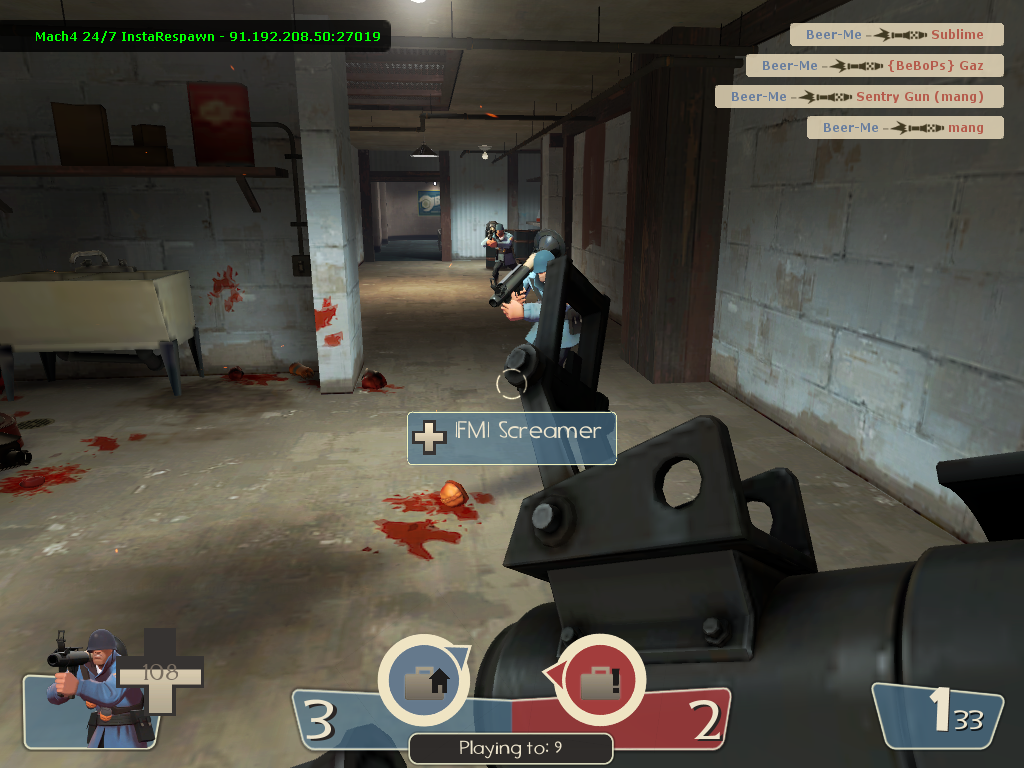Select the red intelligence briefcase icon
This screenshot has height=768, width=1024.
(x=599, y=683)
